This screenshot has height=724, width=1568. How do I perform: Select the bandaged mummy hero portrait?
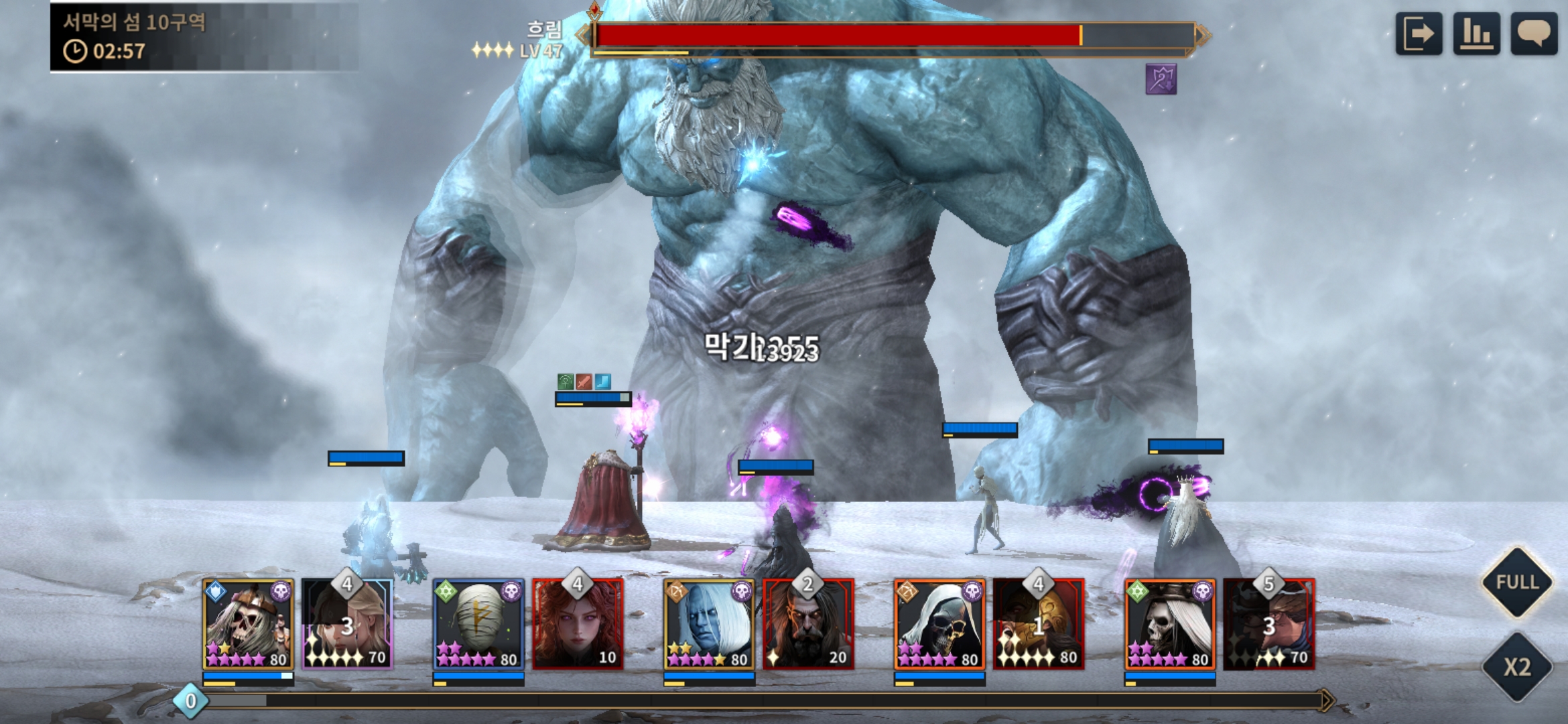click(478, 625)
